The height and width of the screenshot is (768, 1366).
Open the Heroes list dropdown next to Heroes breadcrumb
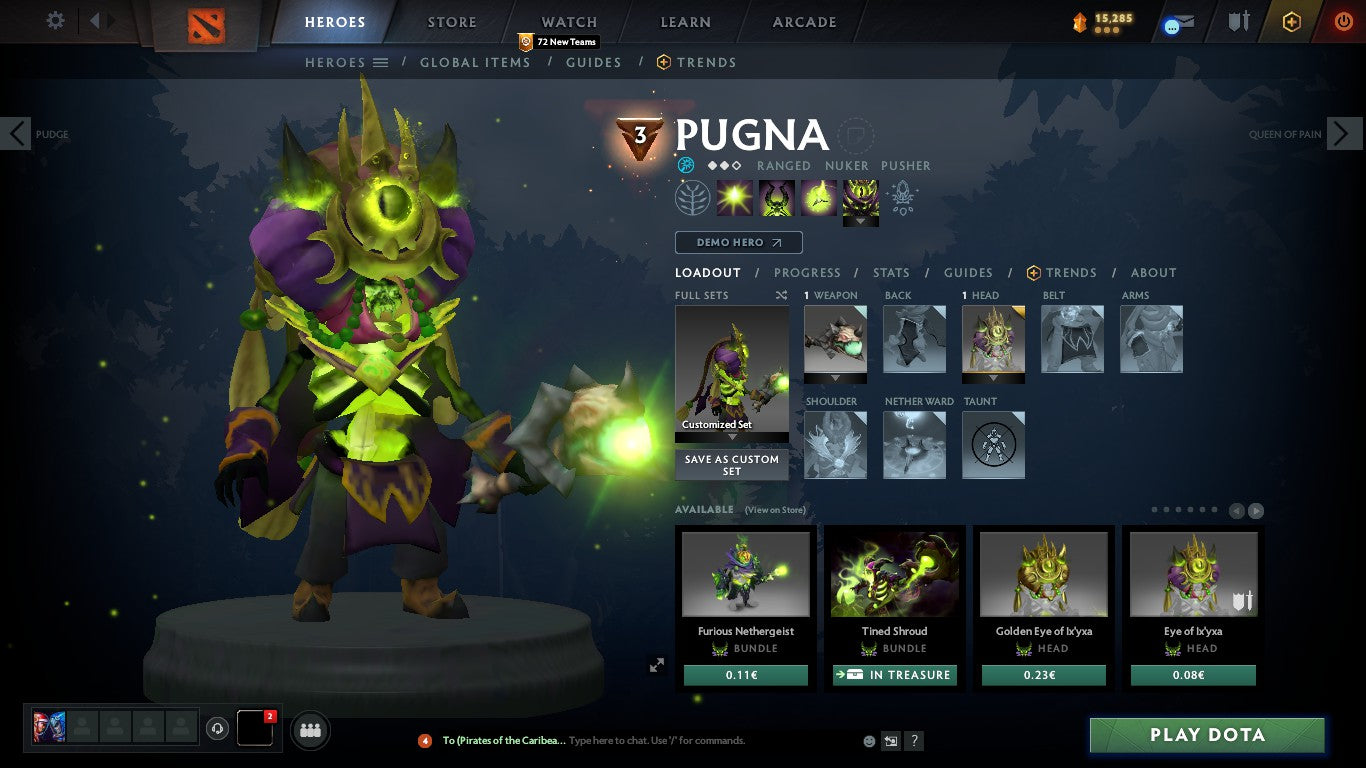381,62
